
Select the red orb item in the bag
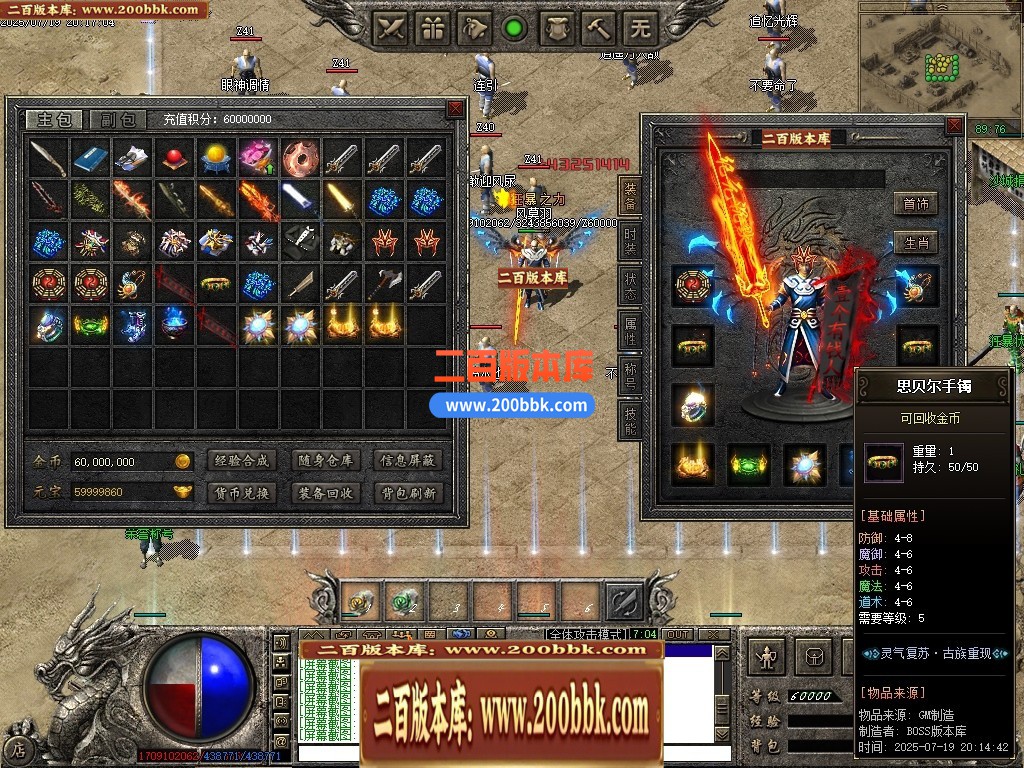click(174, 158)
